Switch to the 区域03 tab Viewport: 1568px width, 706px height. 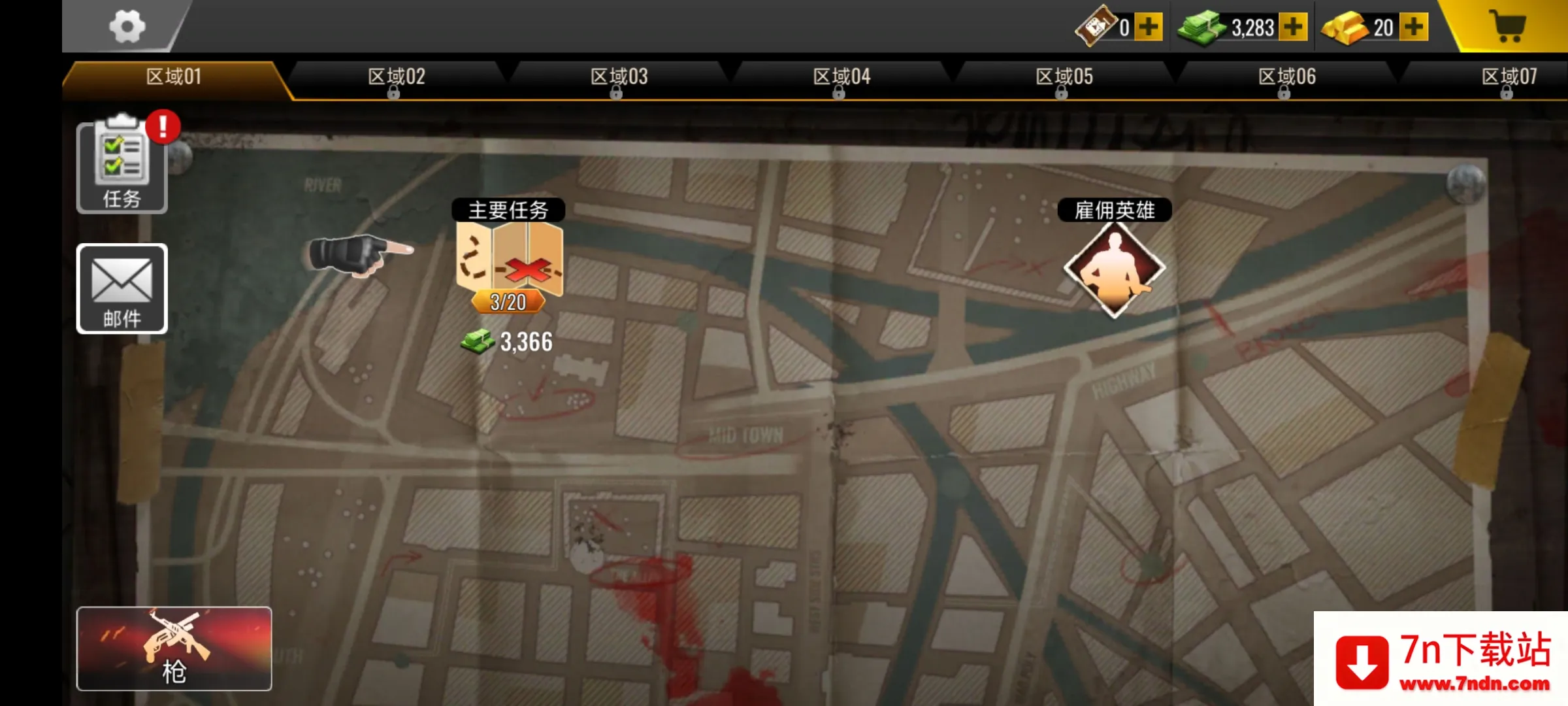619,77
